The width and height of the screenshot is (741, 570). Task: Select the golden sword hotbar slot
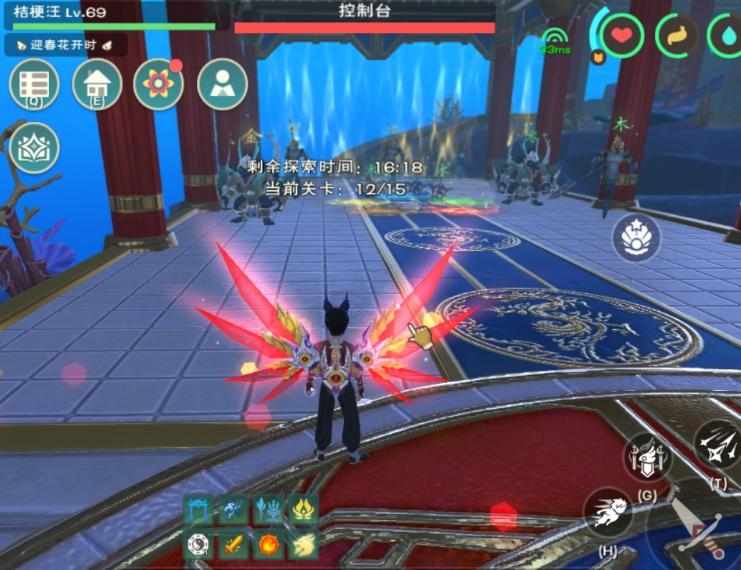(233, 545)
